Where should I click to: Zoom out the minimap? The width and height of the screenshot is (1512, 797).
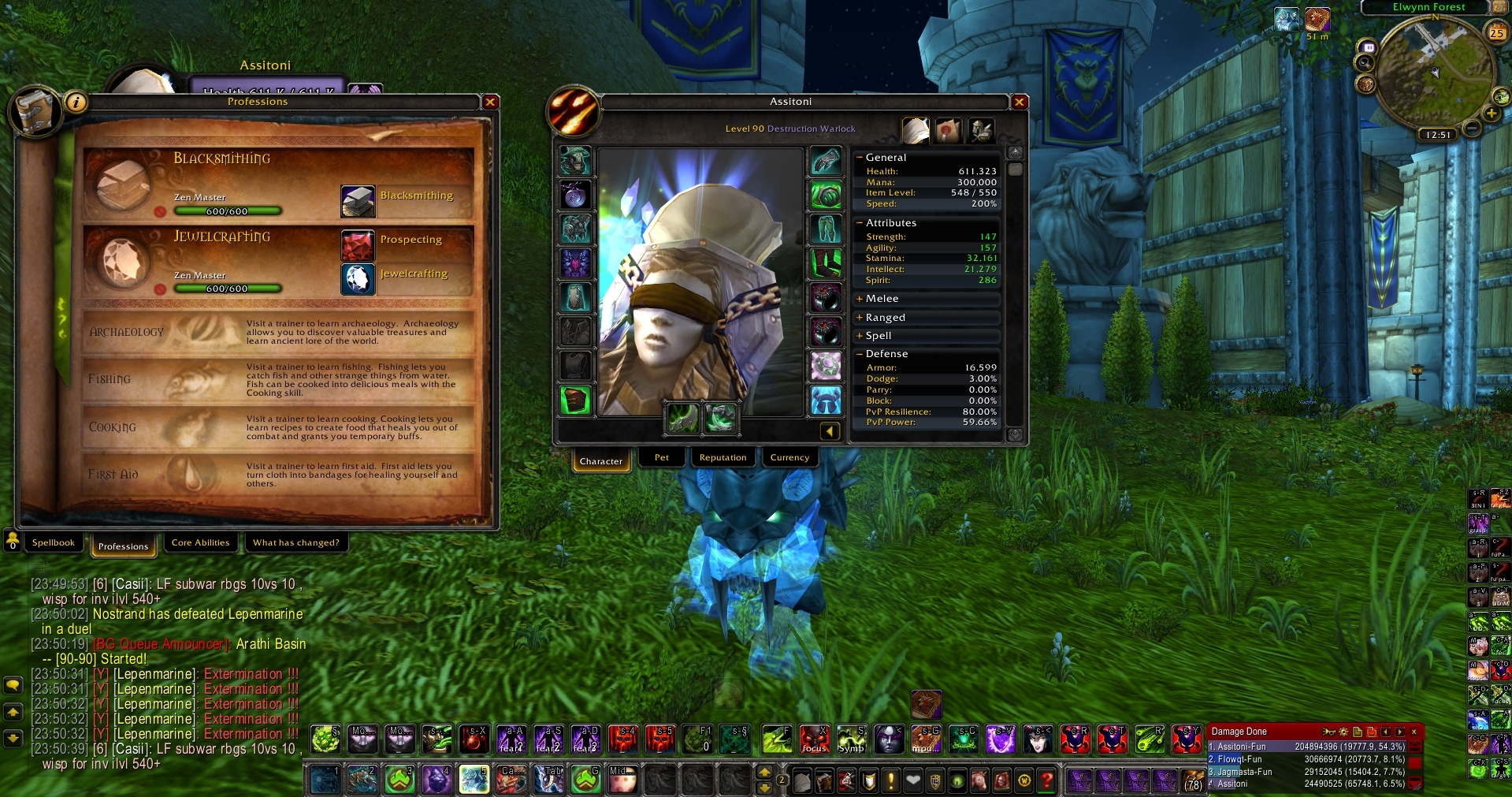pyautogui.click(x=1471, y=128)
